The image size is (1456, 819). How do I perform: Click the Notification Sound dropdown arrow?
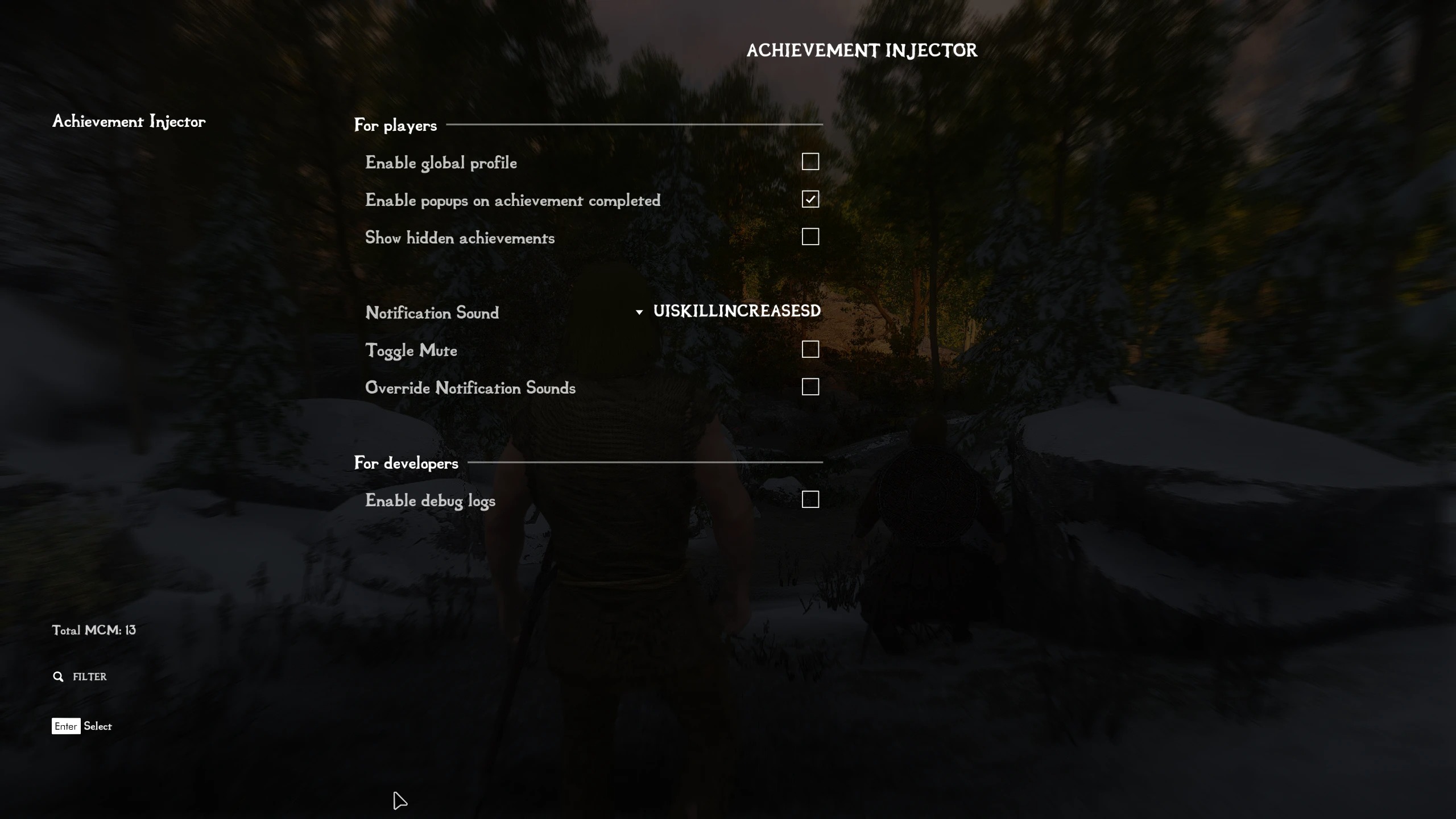[x=639, y=312]
